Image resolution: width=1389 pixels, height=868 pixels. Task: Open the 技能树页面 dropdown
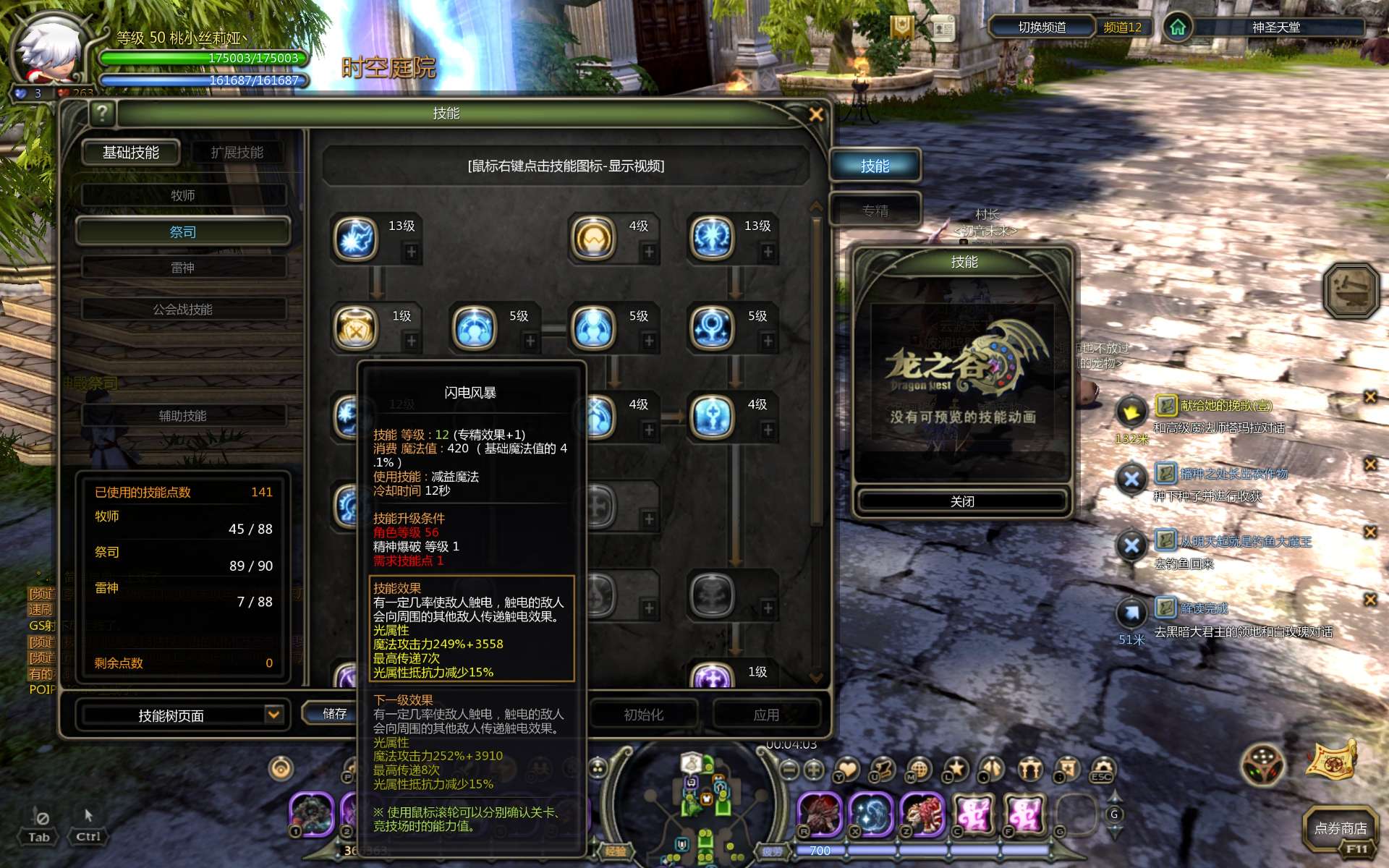273,715
